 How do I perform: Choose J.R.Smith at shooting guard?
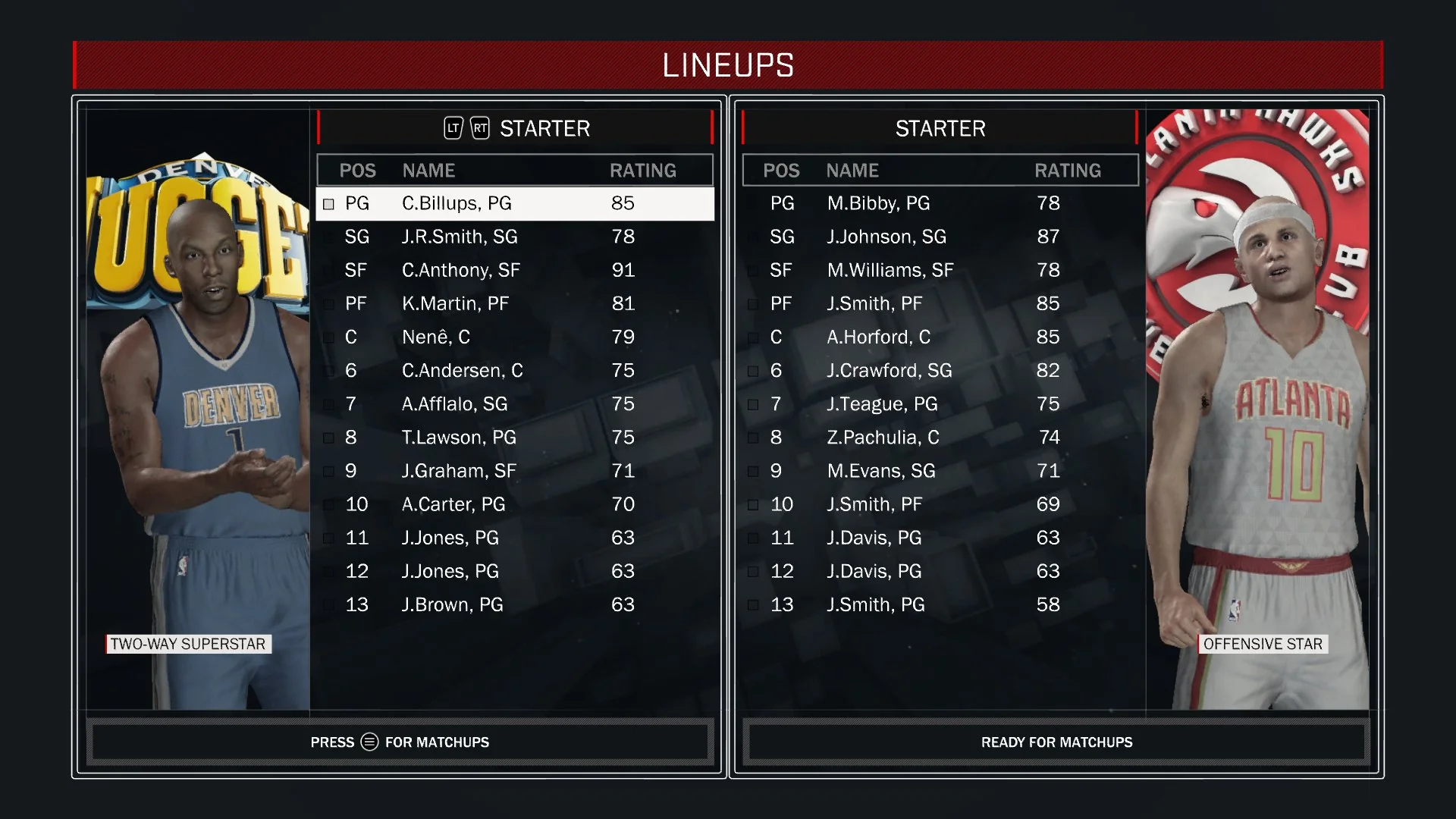514,237
